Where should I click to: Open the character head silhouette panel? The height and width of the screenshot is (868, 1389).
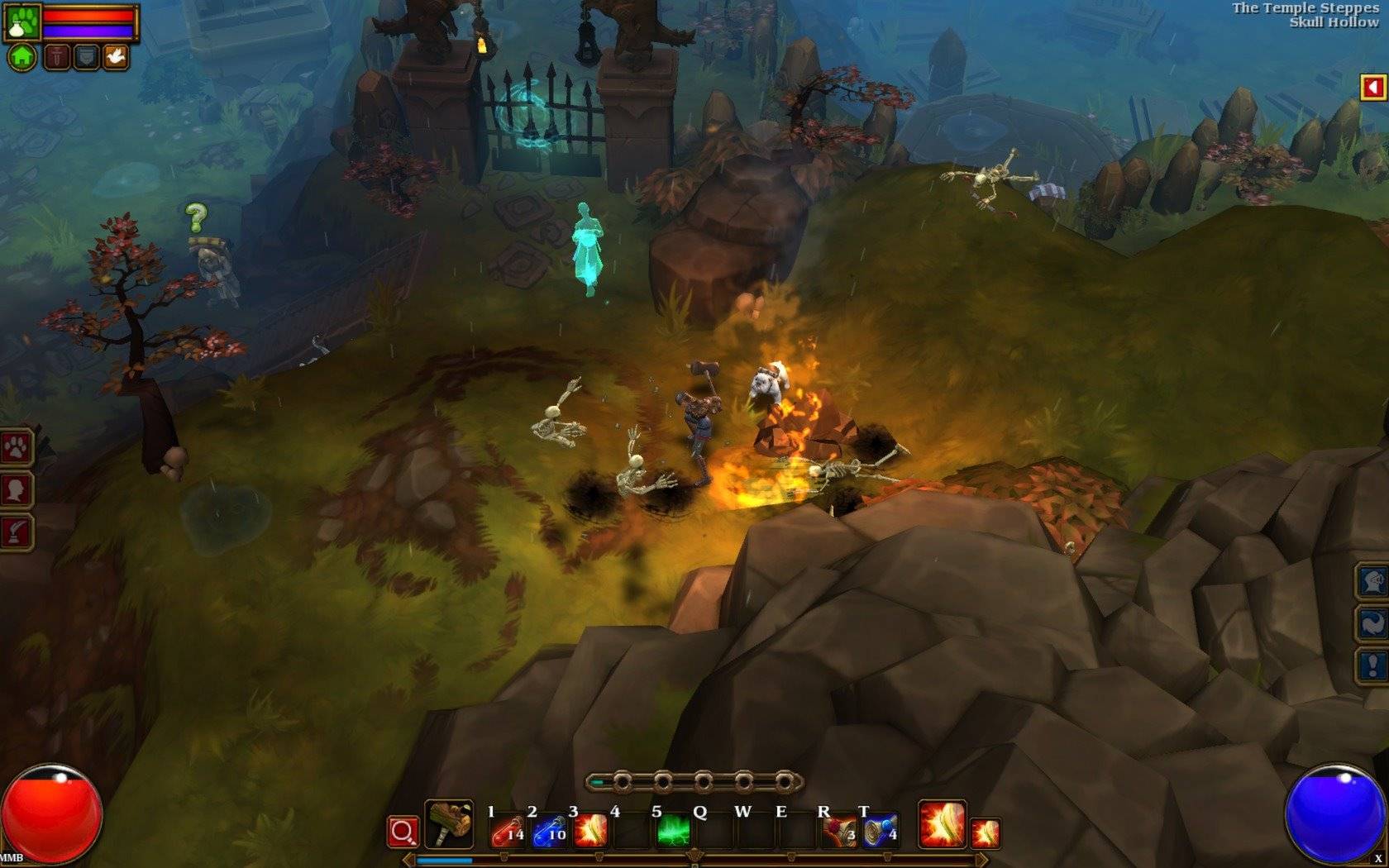point(17,490)
